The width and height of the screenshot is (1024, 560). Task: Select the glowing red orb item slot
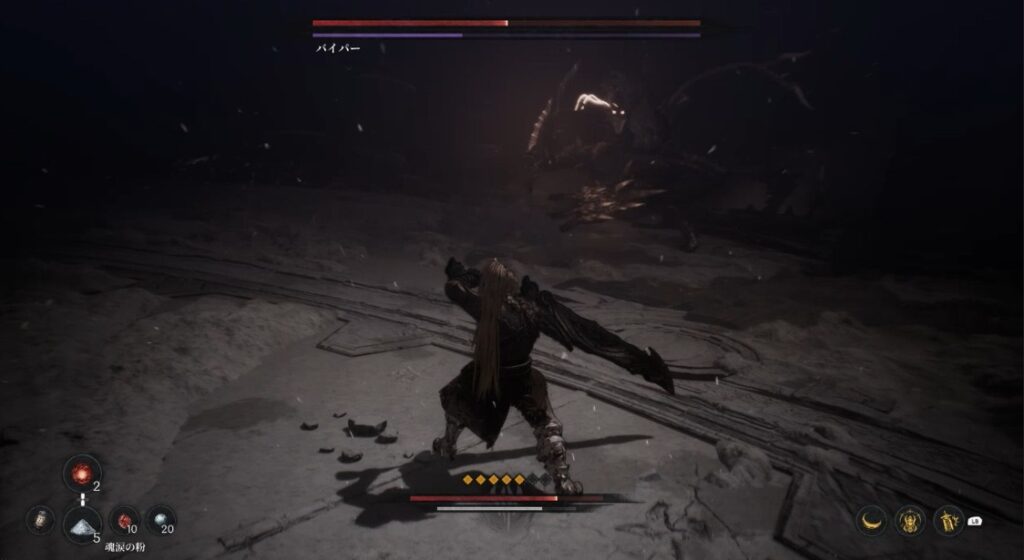[82, 472]
